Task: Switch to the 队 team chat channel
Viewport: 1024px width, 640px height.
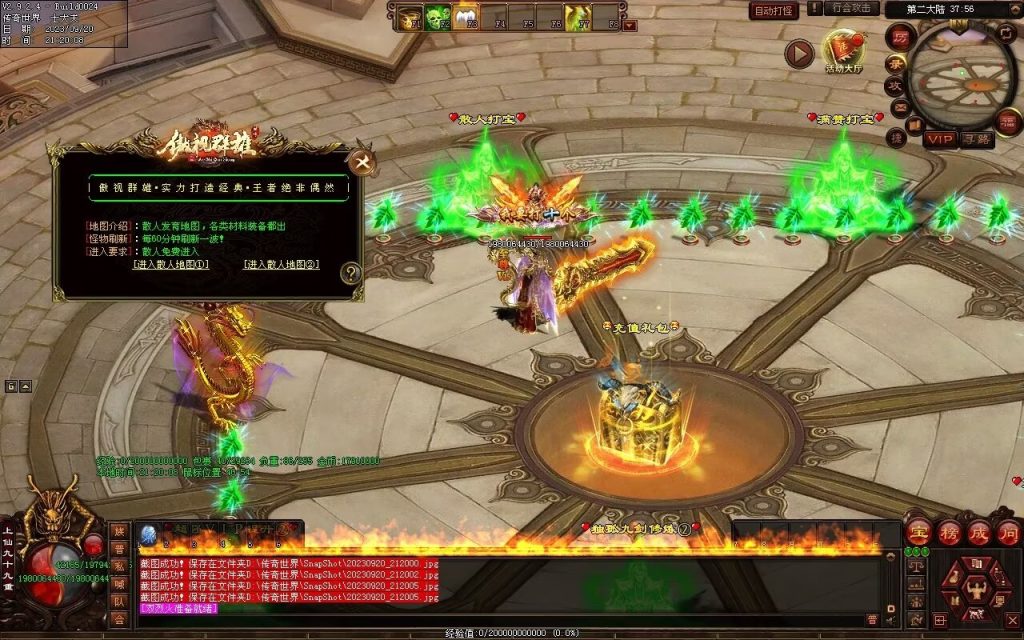Action: click(x=119, y=602)
